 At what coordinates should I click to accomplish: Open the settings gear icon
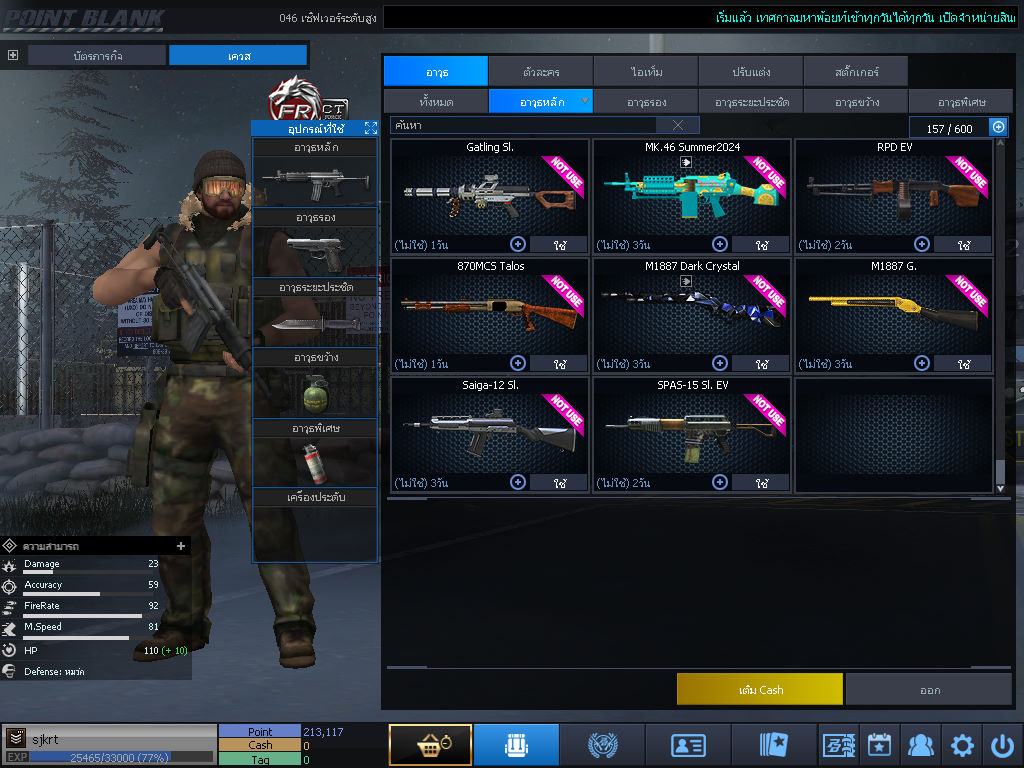962,745
